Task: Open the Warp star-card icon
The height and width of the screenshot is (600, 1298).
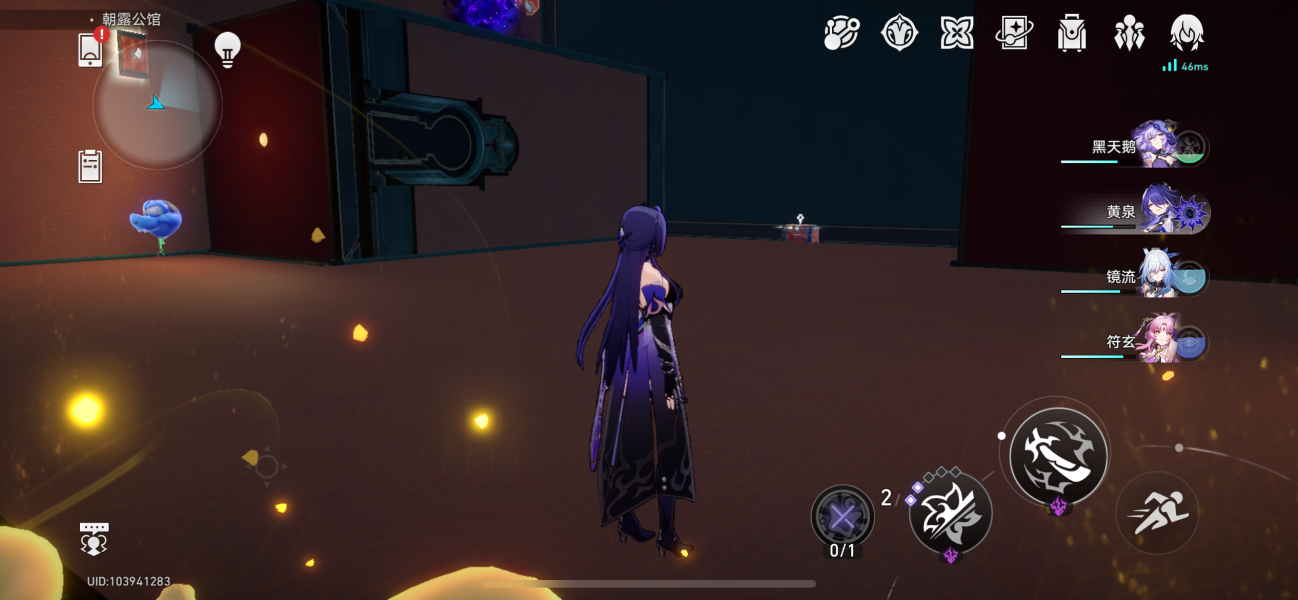Action: pyautogui.click(x=1014, y=33)
